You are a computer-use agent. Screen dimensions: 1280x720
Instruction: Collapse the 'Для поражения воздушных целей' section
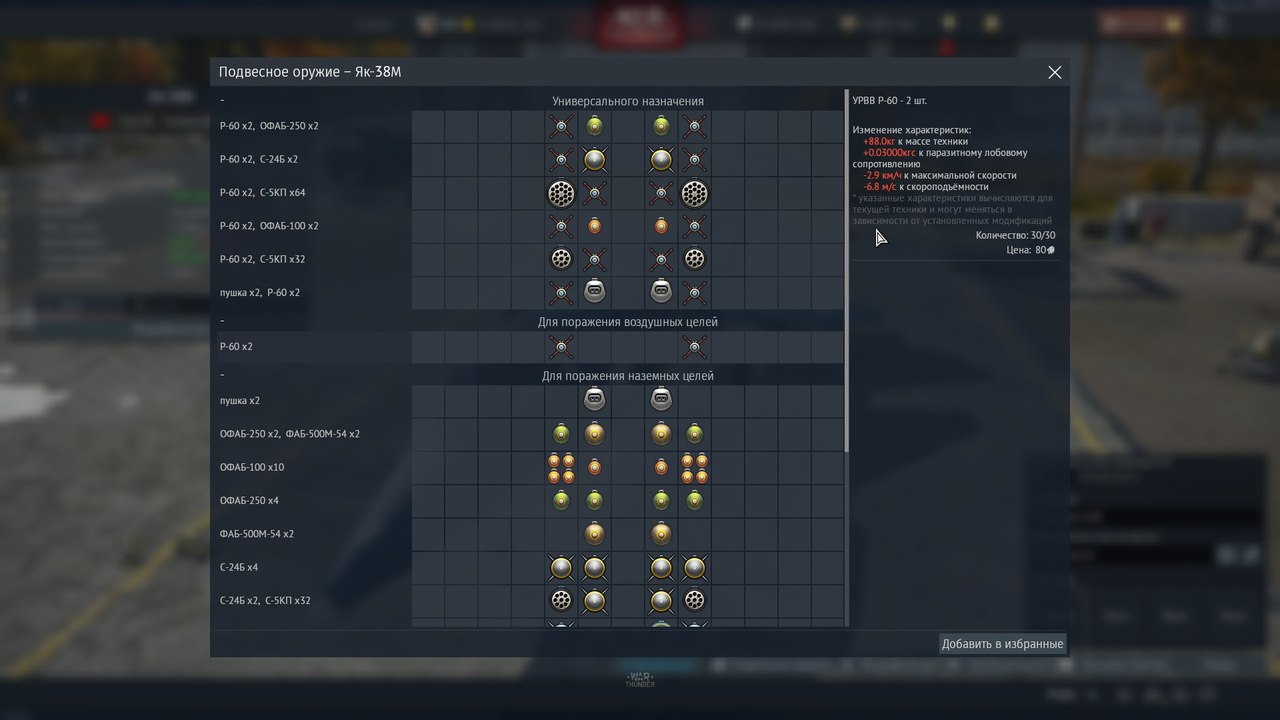222,322
